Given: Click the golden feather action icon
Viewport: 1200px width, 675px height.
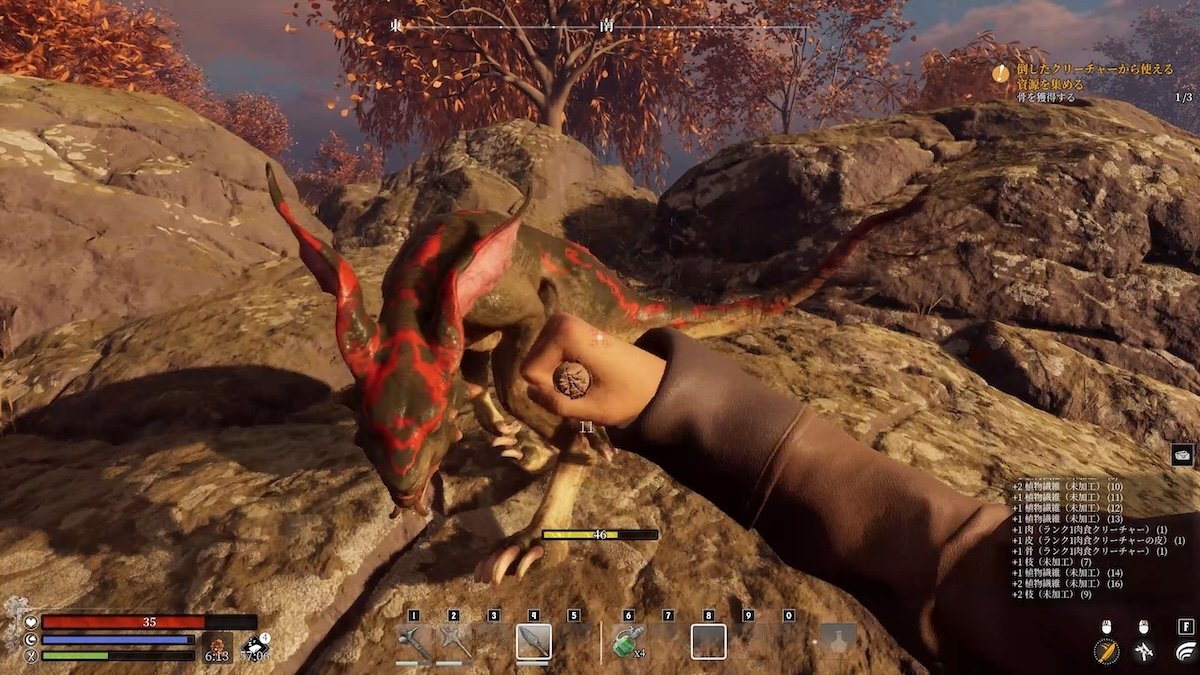Looking at the screenshot, I should click(x=1105, y=651).
